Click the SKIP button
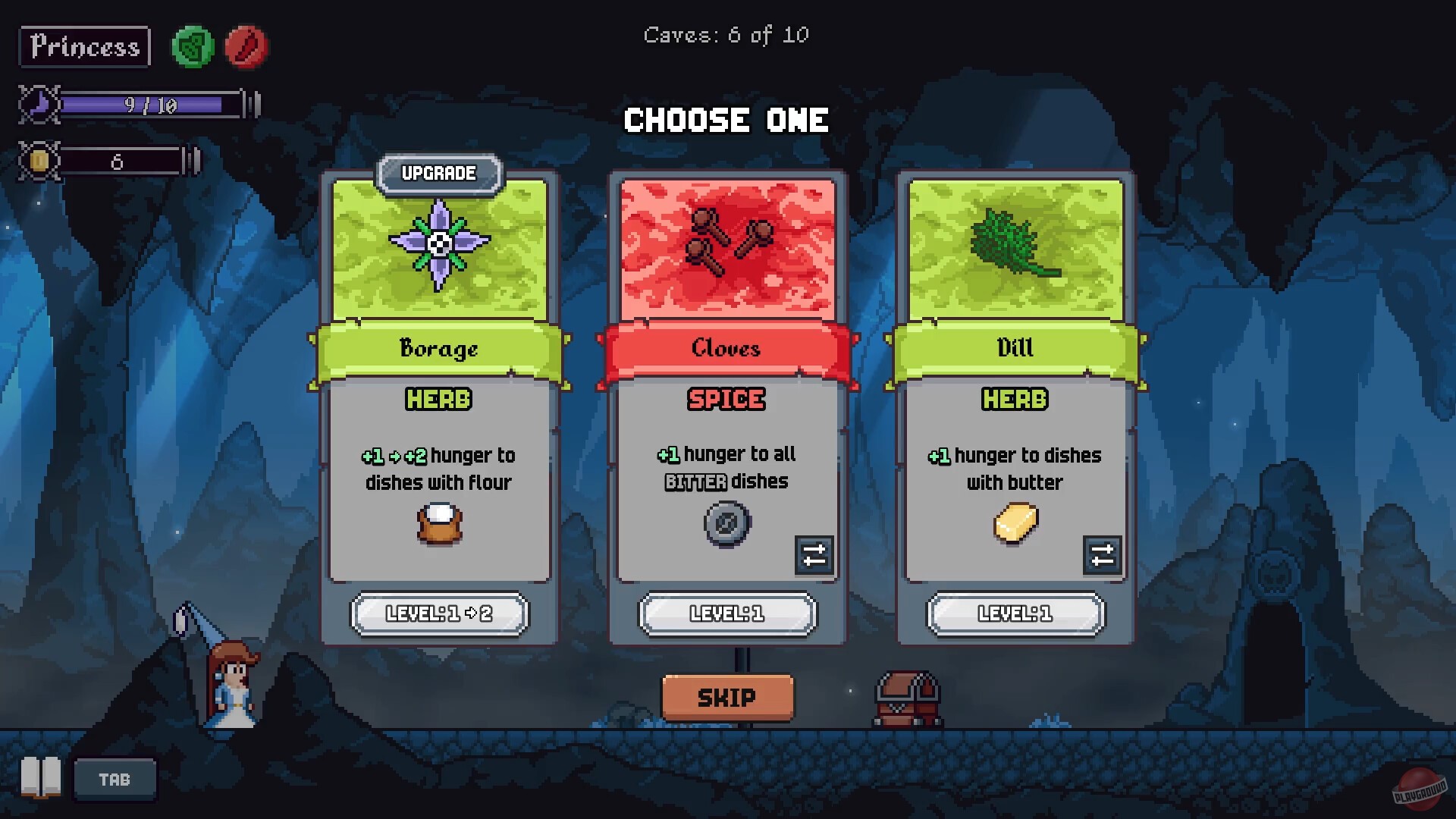This screenshot has height=819, width=1456. coord(726,697)
